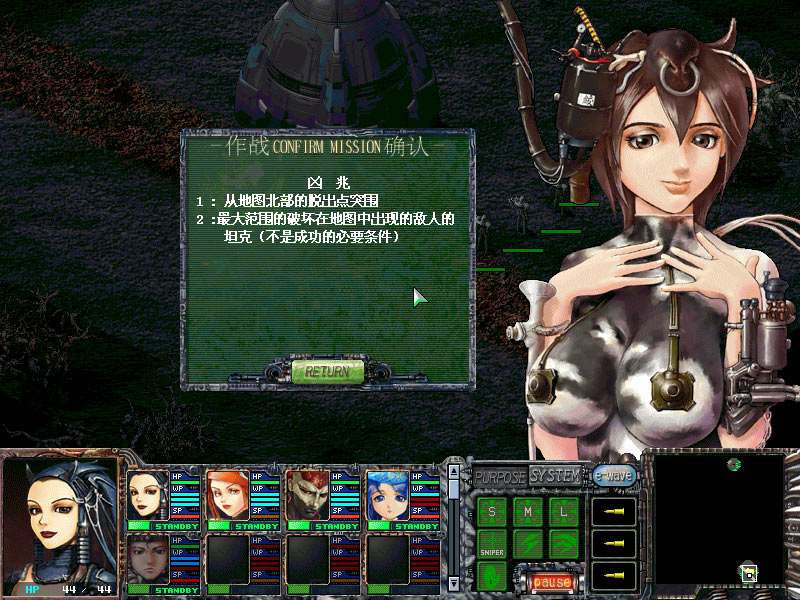Click the green RETURN button
Viewport: 800px width, 600px height.
pos(327,371)
